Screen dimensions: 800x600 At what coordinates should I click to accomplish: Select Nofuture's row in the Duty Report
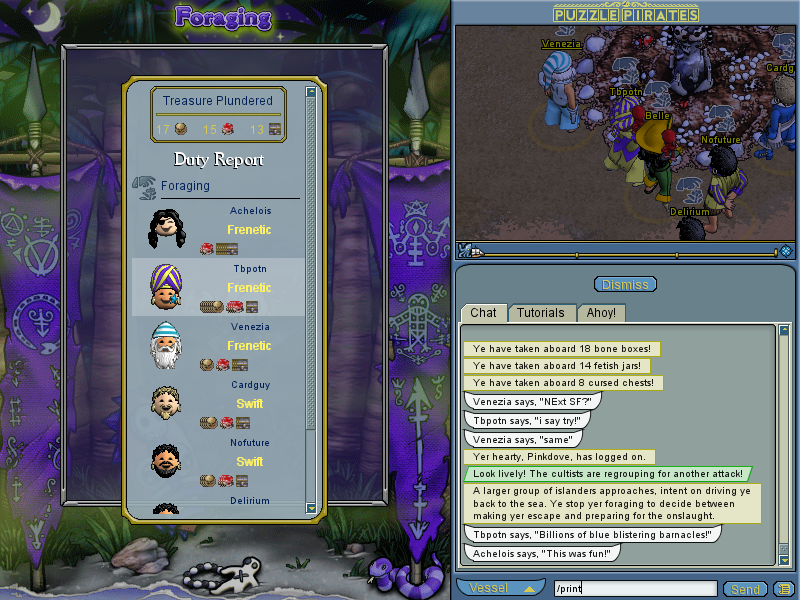218,462
